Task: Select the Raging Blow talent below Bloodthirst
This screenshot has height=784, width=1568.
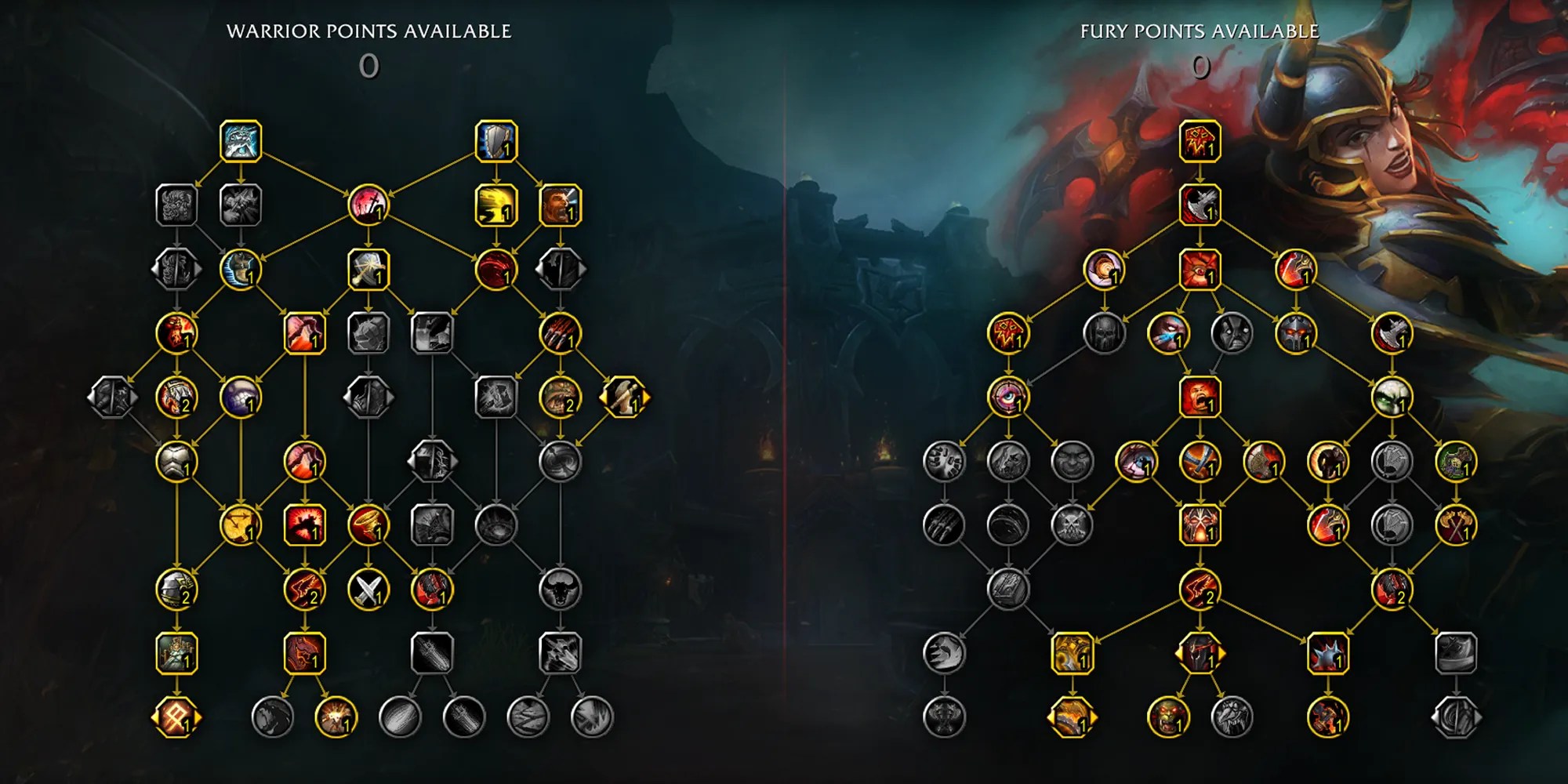Action: [1200, 205]
